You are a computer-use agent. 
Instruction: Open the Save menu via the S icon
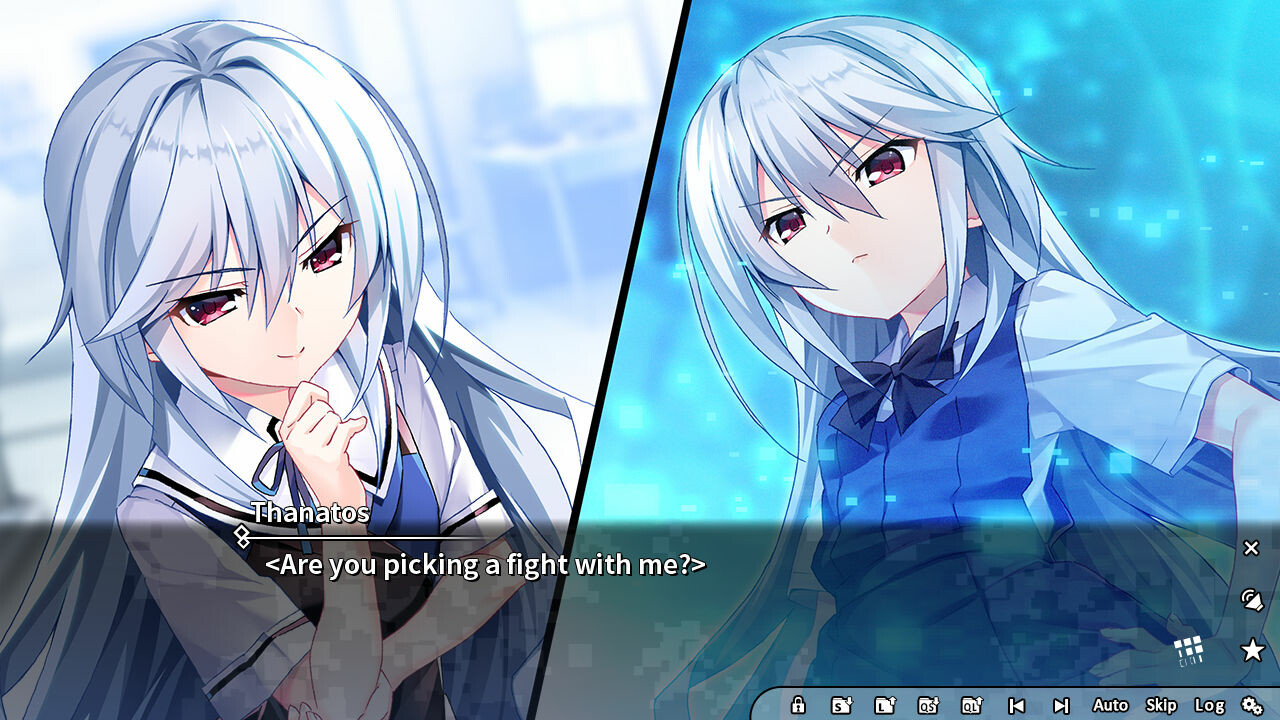(840, 705)
